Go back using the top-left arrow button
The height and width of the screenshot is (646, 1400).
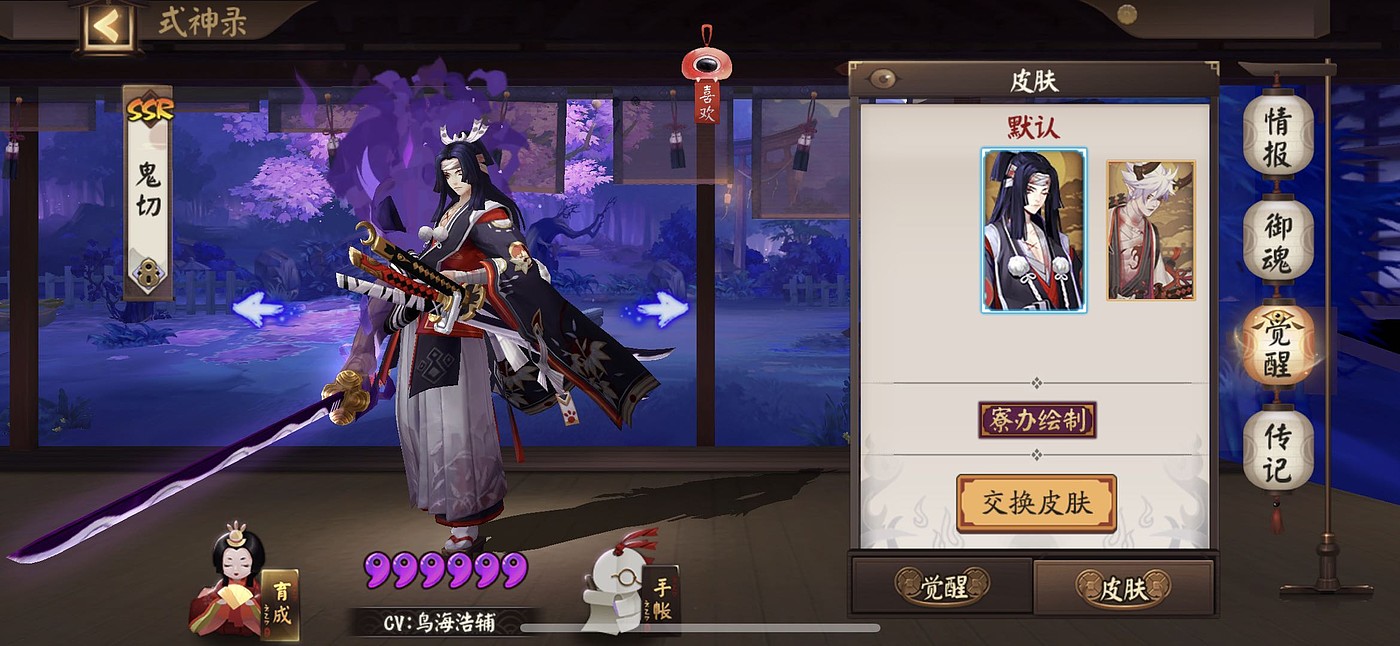(107, 27)
